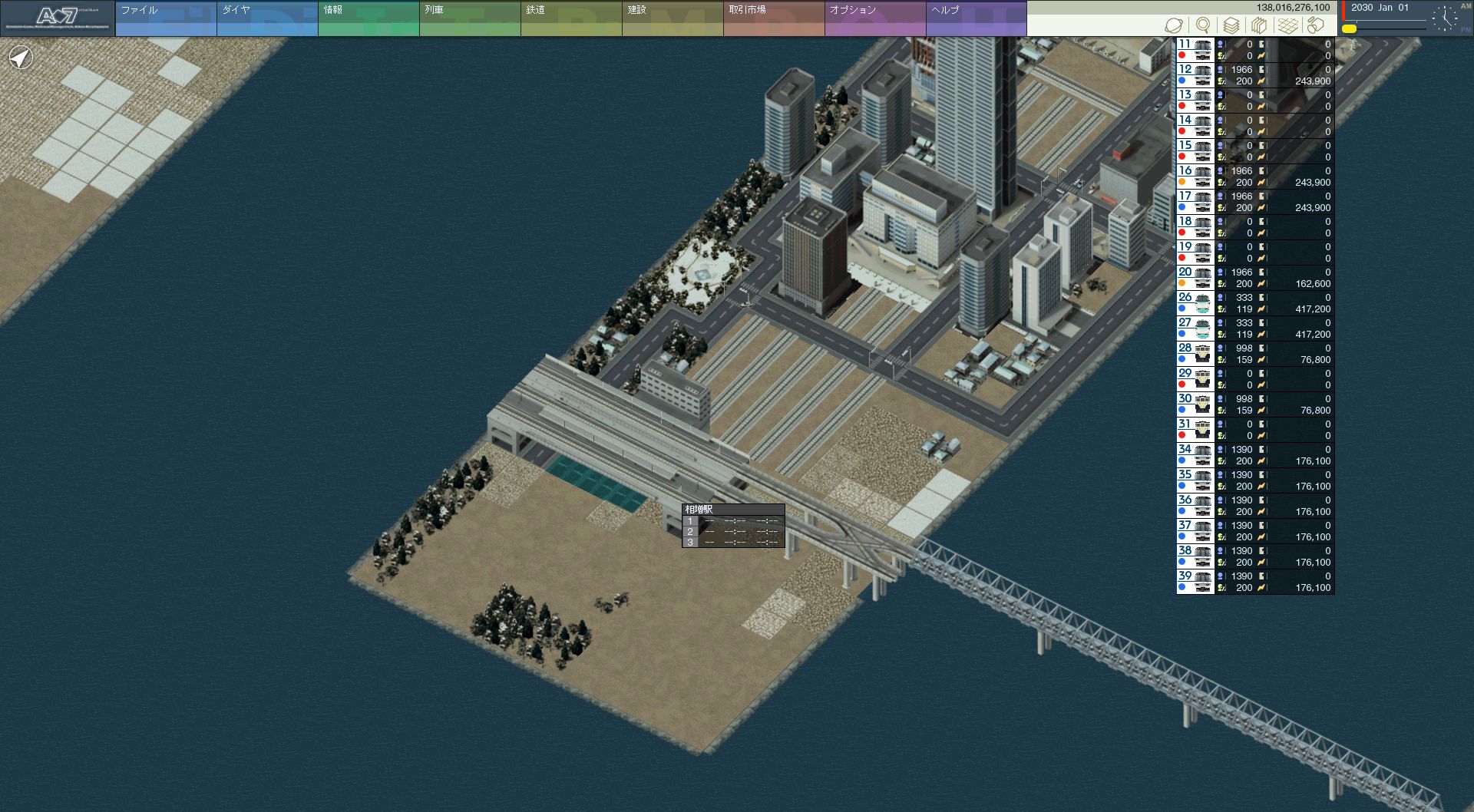The image size is (1474, 812).
Task: Select train number 39 in the list
Action: pos(1195,581)
